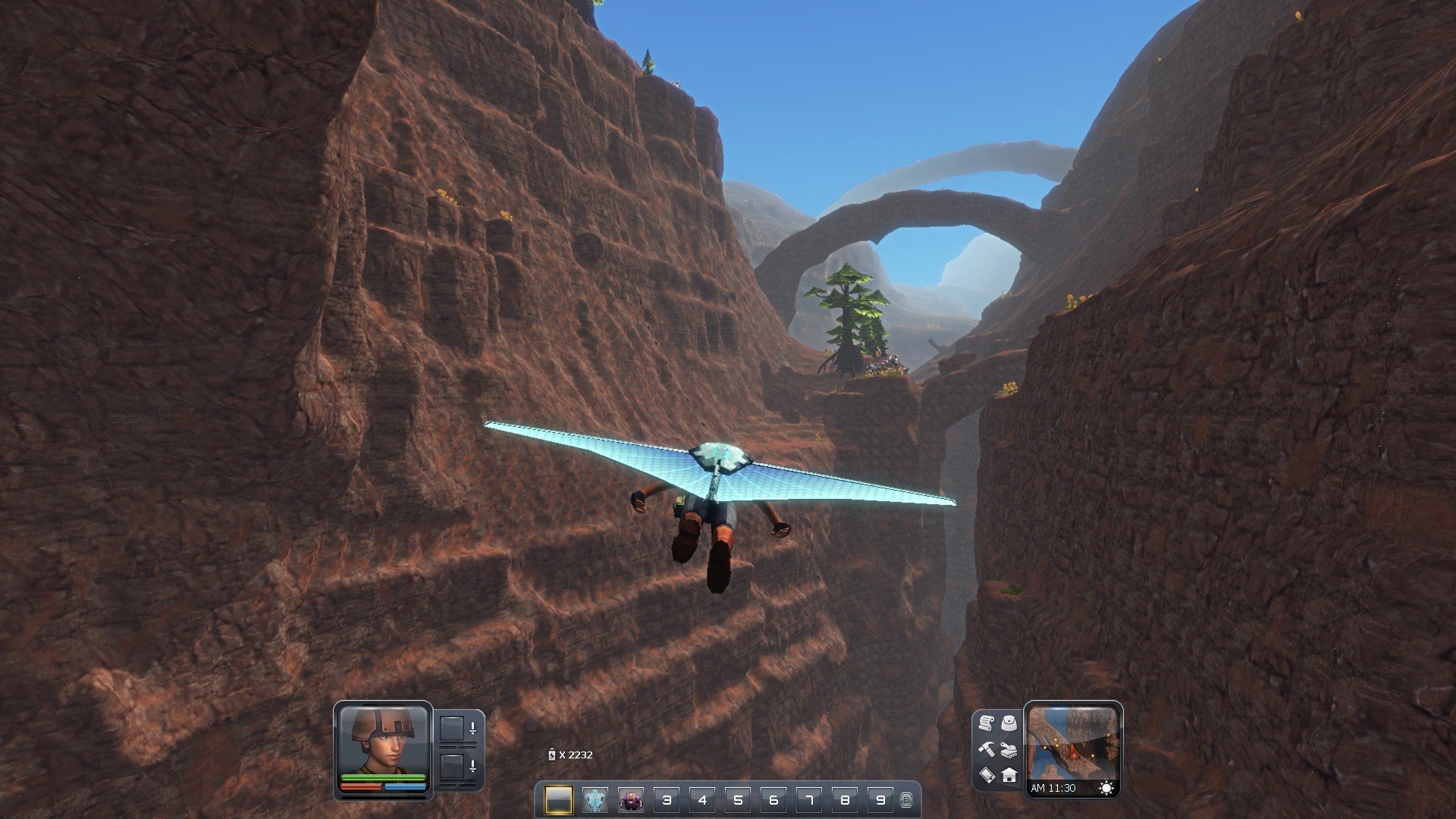Open the hammer build menu
Screen dimensions: 1456x819
(x=986, y=748)
